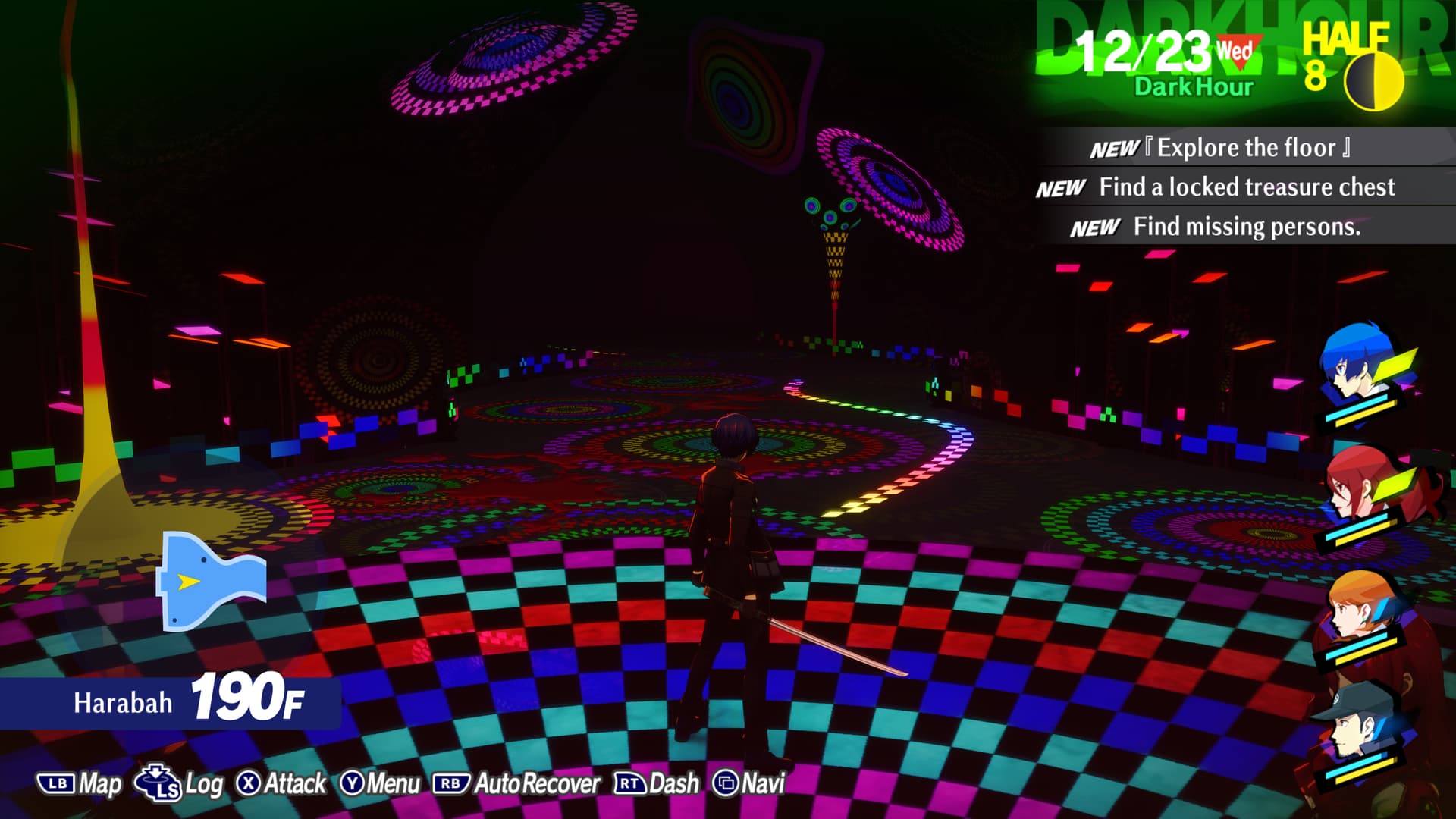The image size is (1456, 819).
Task: Open the Menu option
Action: (x=380, y=783)
